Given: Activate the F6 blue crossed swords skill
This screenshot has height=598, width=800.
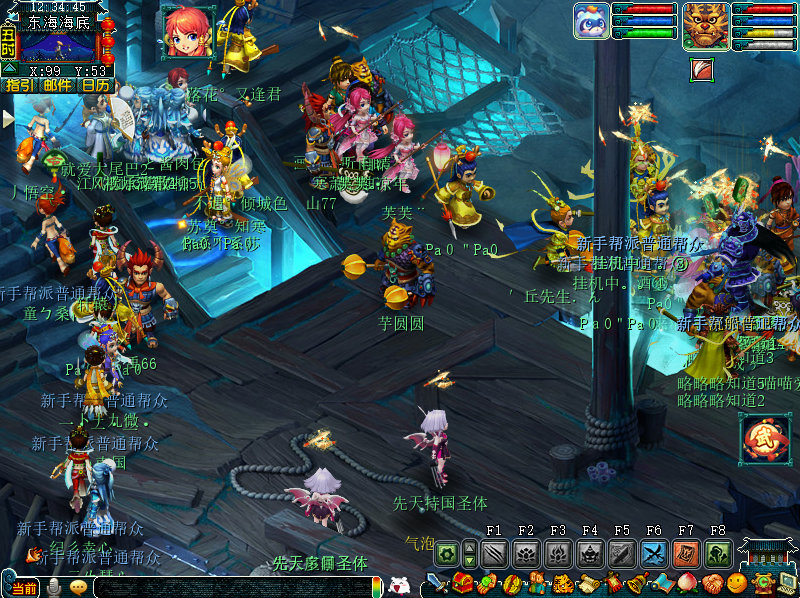Looking at the screenshot, I should 654,554.
